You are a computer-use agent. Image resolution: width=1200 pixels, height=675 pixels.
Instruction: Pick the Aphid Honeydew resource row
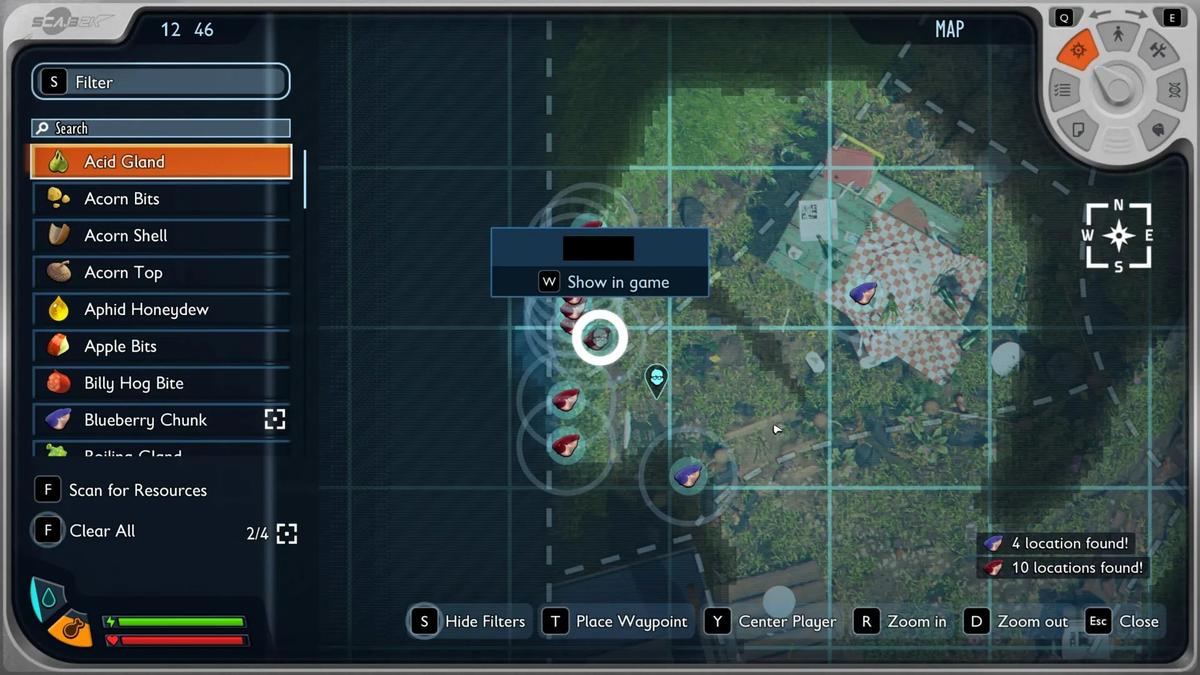160,310
